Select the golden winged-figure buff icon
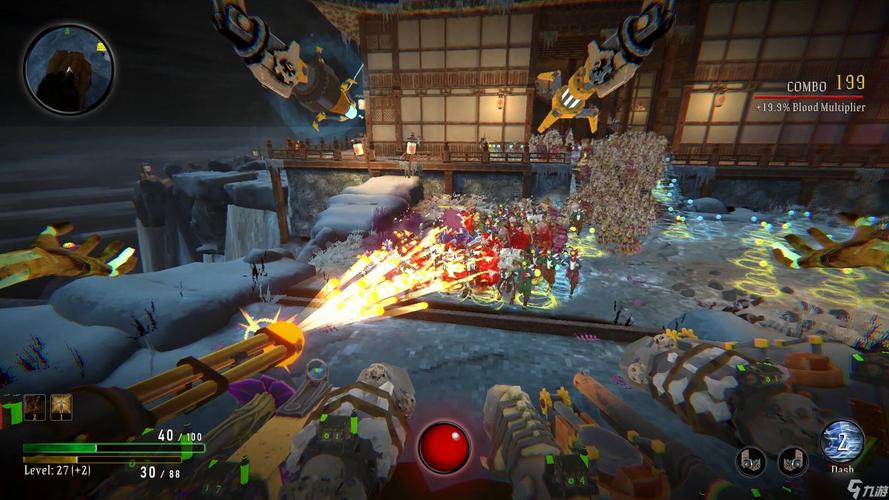 tap(59, 407)
